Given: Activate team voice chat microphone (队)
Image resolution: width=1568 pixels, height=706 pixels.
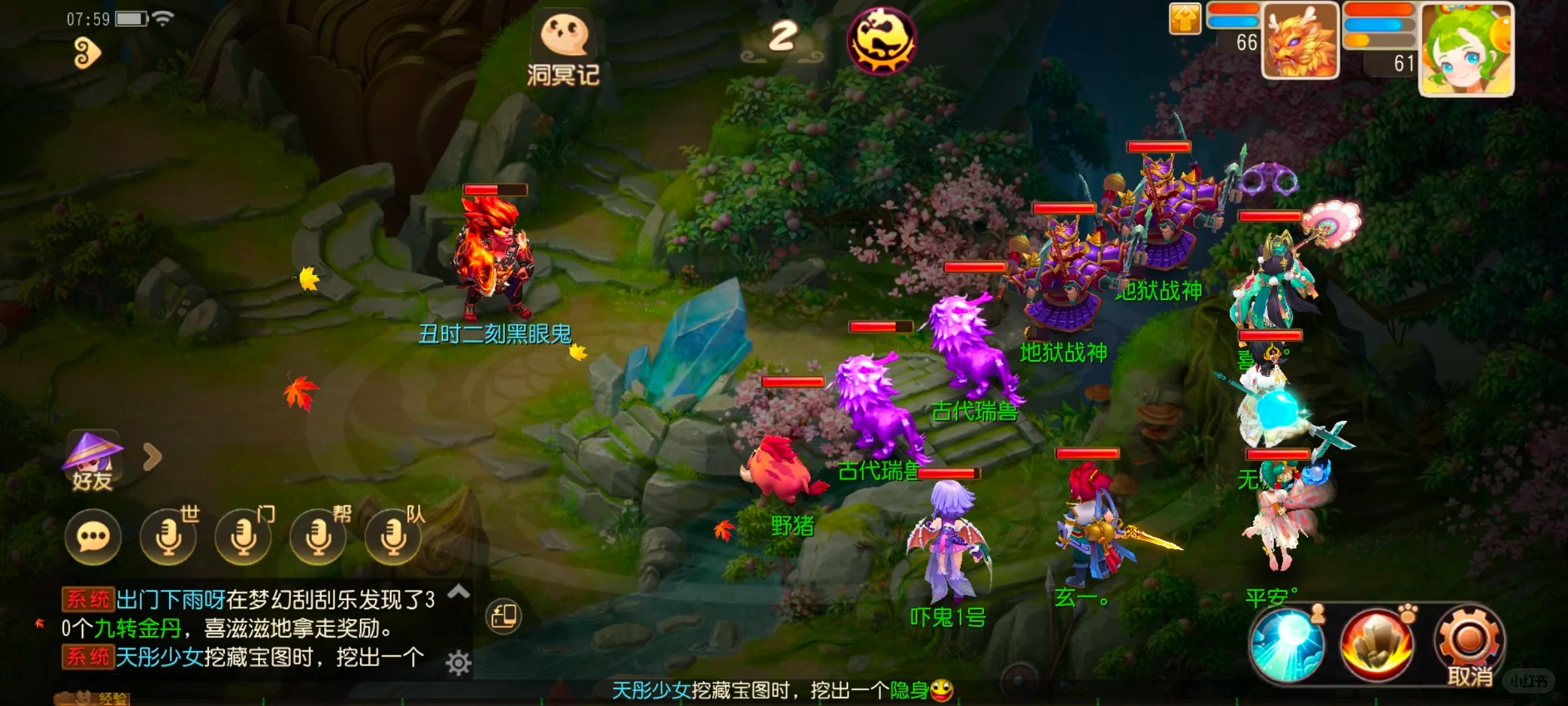Looking at the screenshot, I should pyautogui.click(x=394, y=537).
